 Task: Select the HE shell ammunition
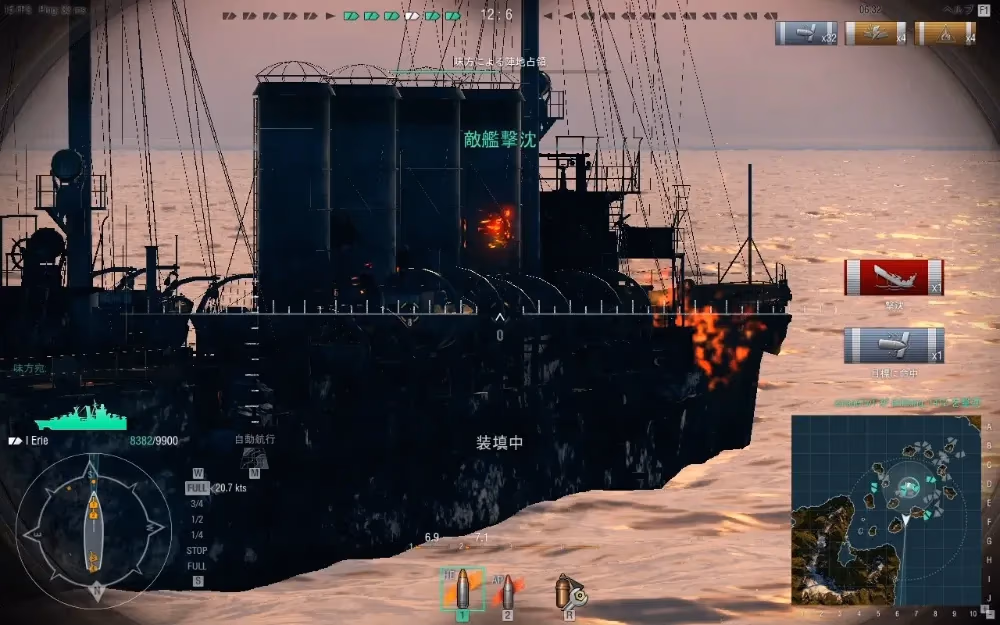coord(461,590)
